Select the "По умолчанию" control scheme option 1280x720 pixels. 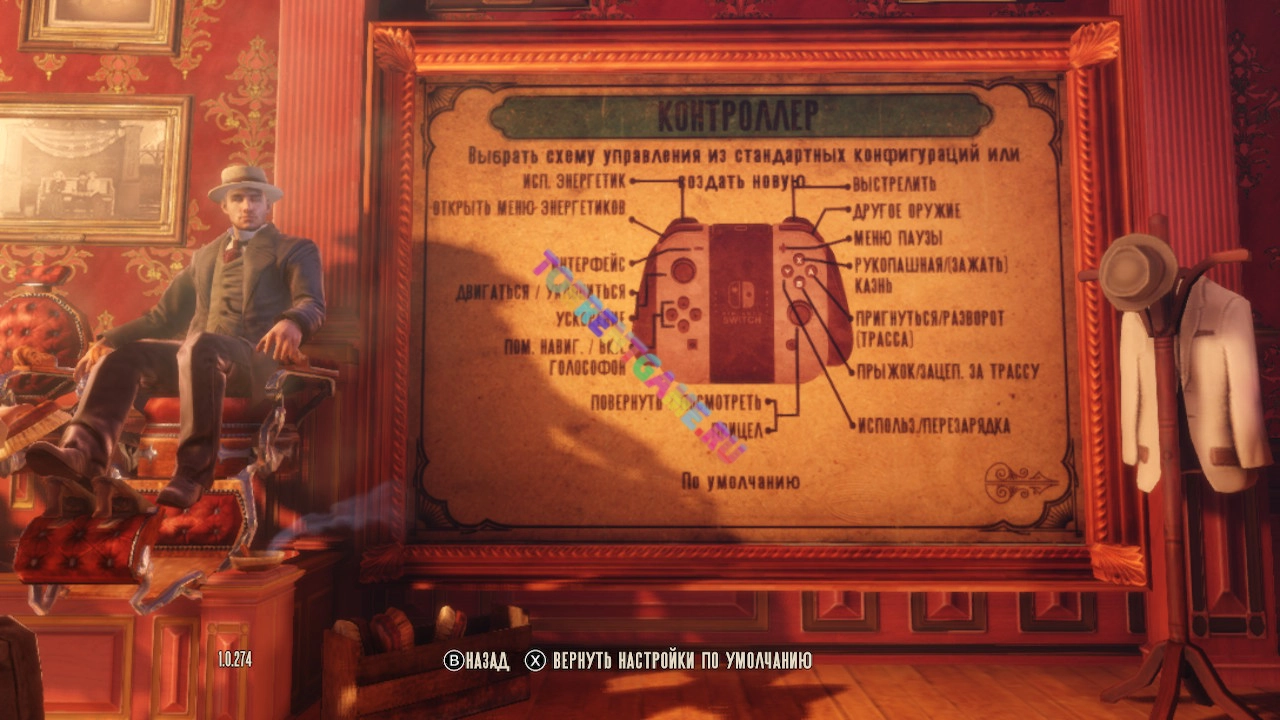click(x=740, y=481)
